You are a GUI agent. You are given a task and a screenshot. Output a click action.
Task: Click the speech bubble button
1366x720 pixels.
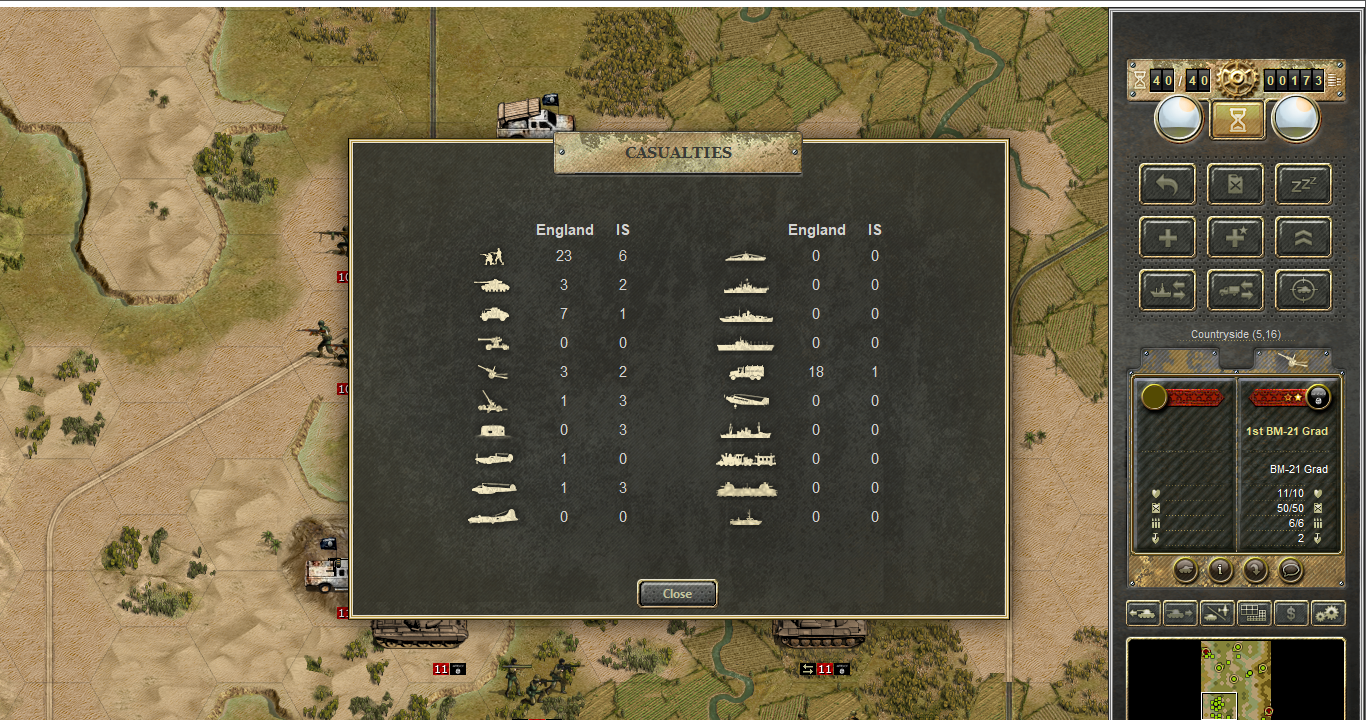point(1291,570)
